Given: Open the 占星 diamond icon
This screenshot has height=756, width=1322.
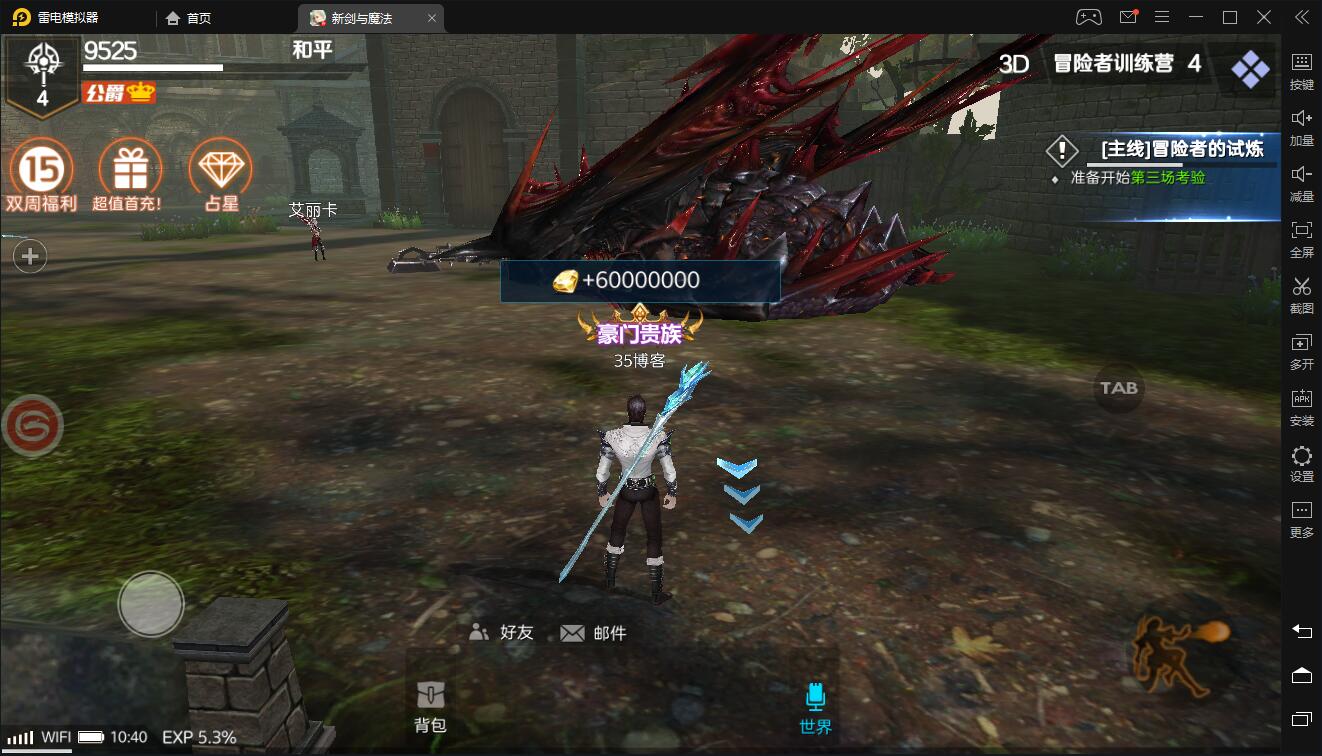Looking at the screenshot, I should click(220, 171).
